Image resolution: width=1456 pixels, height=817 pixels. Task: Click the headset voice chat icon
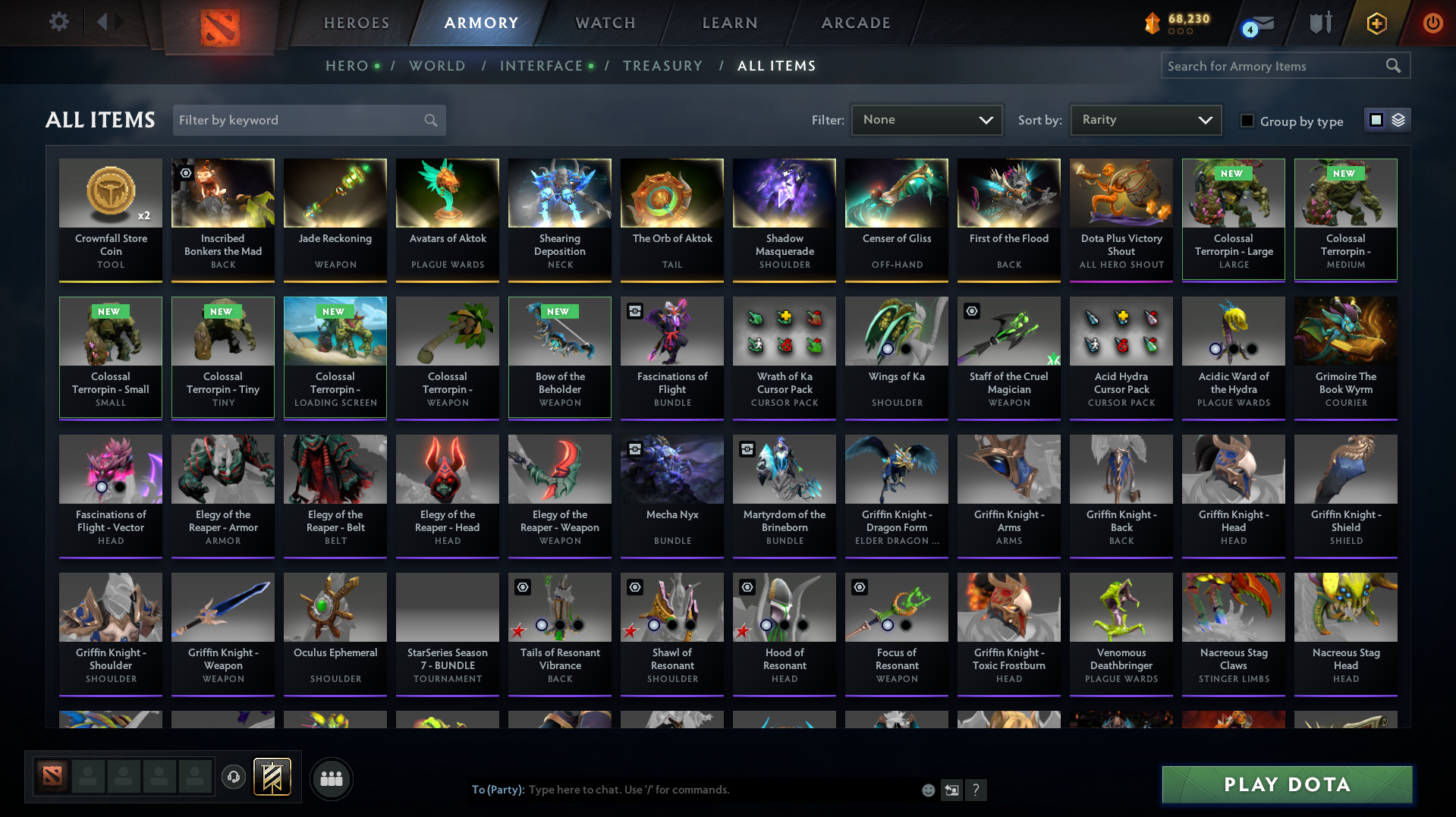tap(233, 778)
